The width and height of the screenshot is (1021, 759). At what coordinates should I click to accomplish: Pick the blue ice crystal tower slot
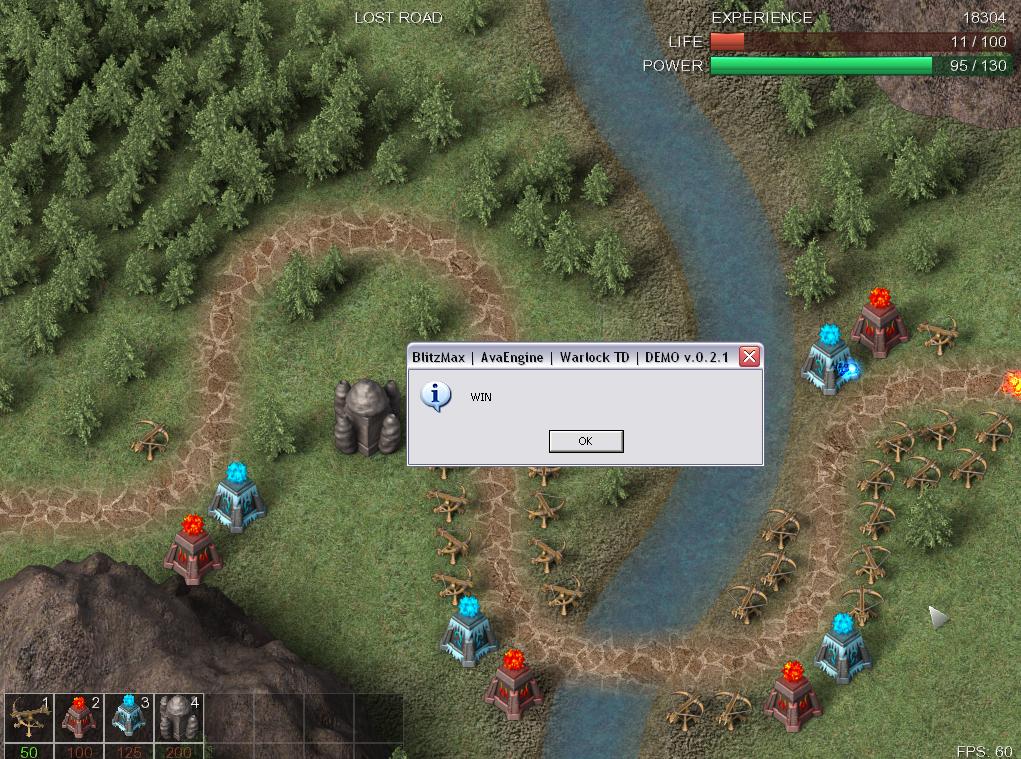coord(128,719)
